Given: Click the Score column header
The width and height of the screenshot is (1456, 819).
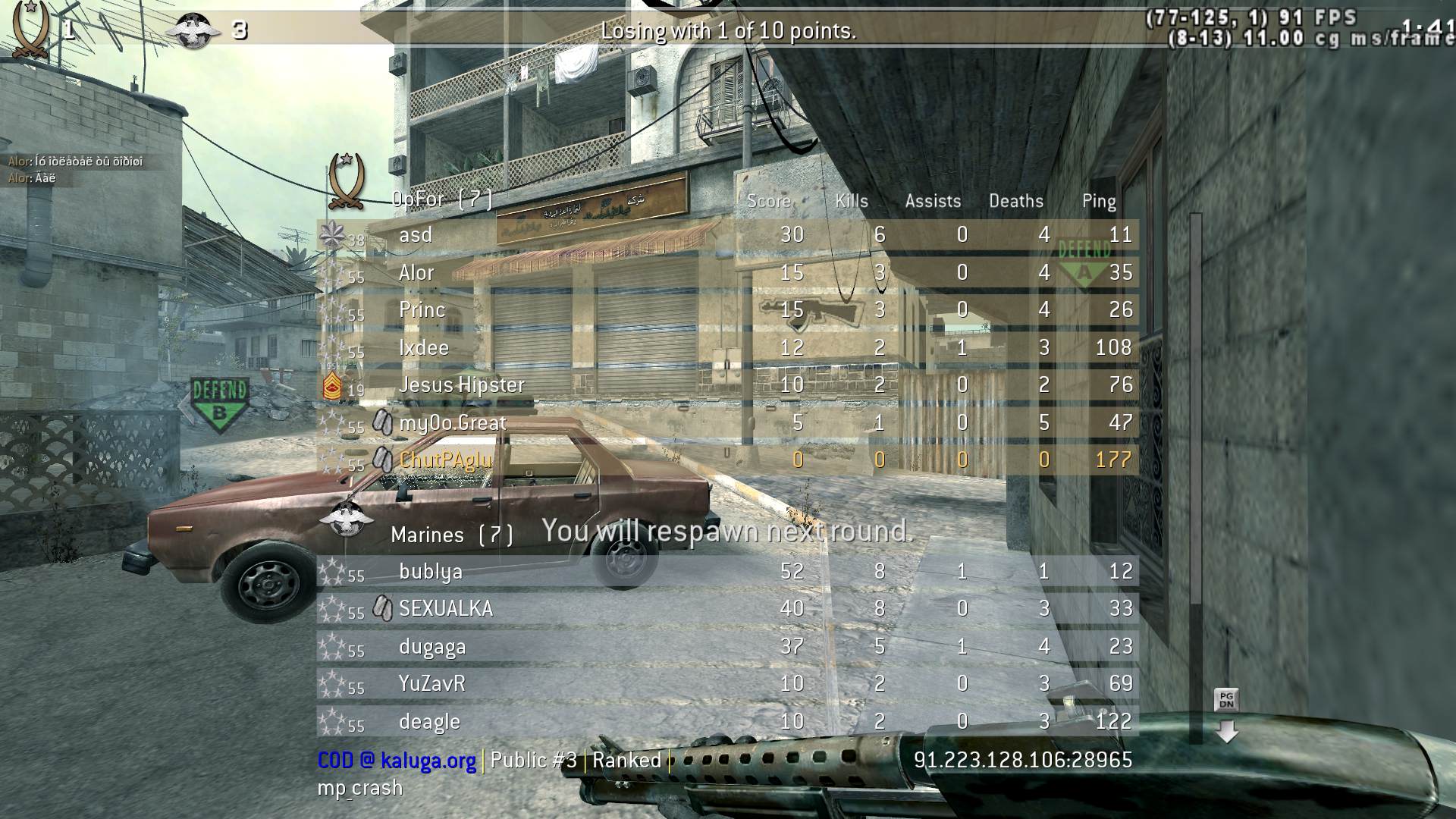Looking at the screenshot, I should [x=768, y=201].
